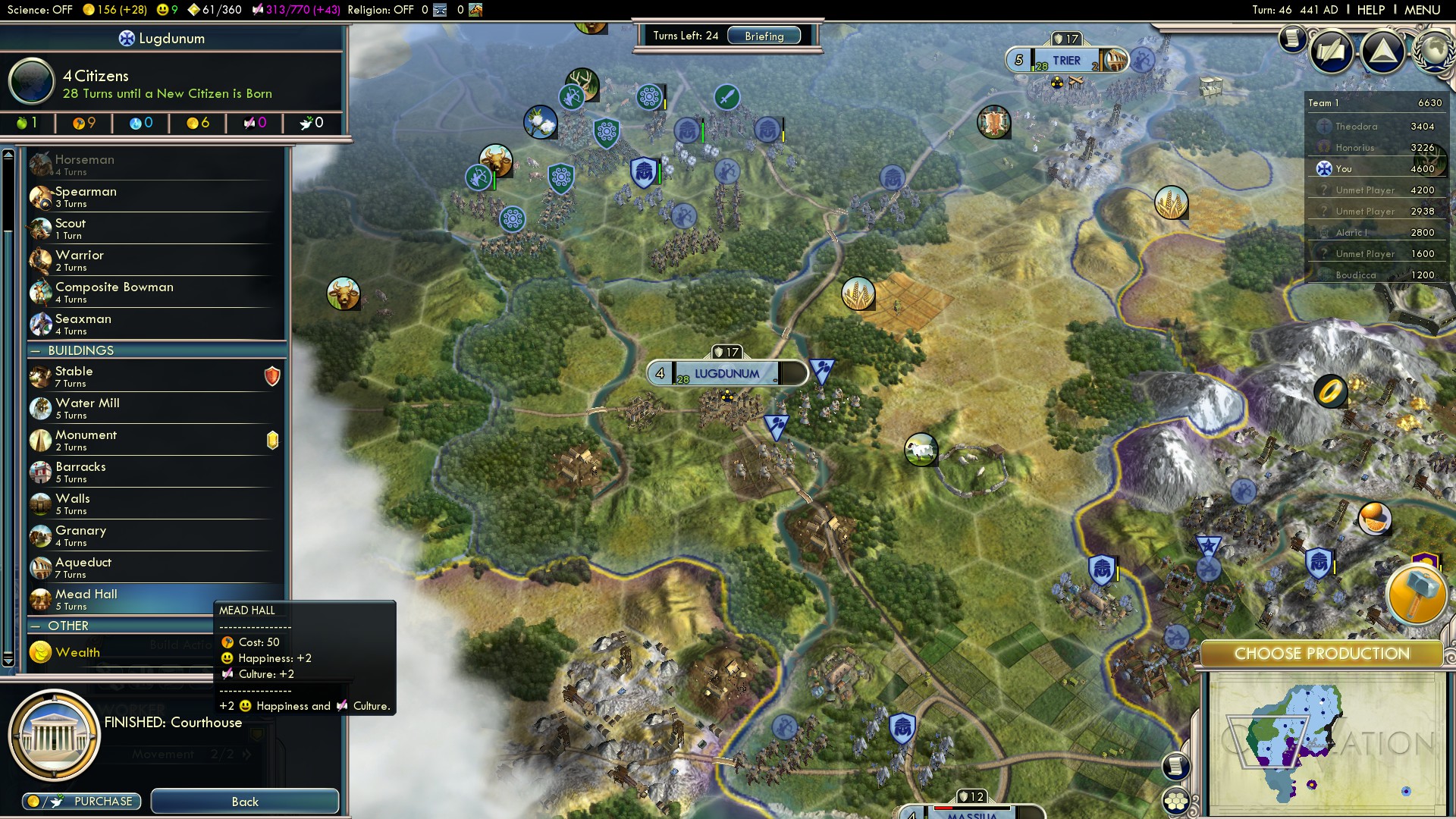Select the Seaxman unit

[x=155, y=324]
